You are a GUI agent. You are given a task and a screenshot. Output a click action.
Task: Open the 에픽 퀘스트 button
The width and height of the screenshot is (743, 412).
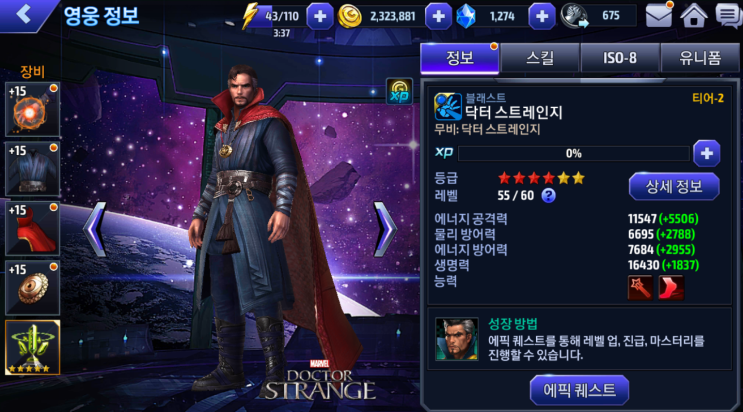pos(579,389)
